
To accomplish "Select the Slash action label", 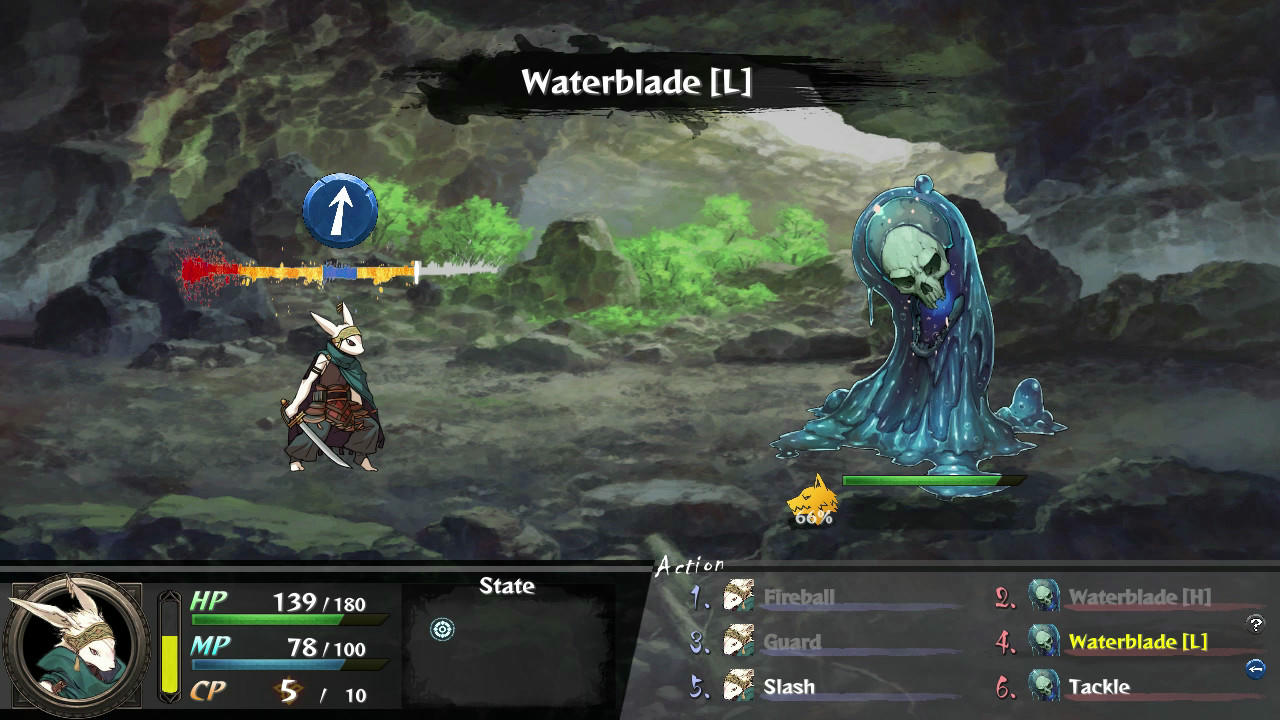I will coord(789,687).
